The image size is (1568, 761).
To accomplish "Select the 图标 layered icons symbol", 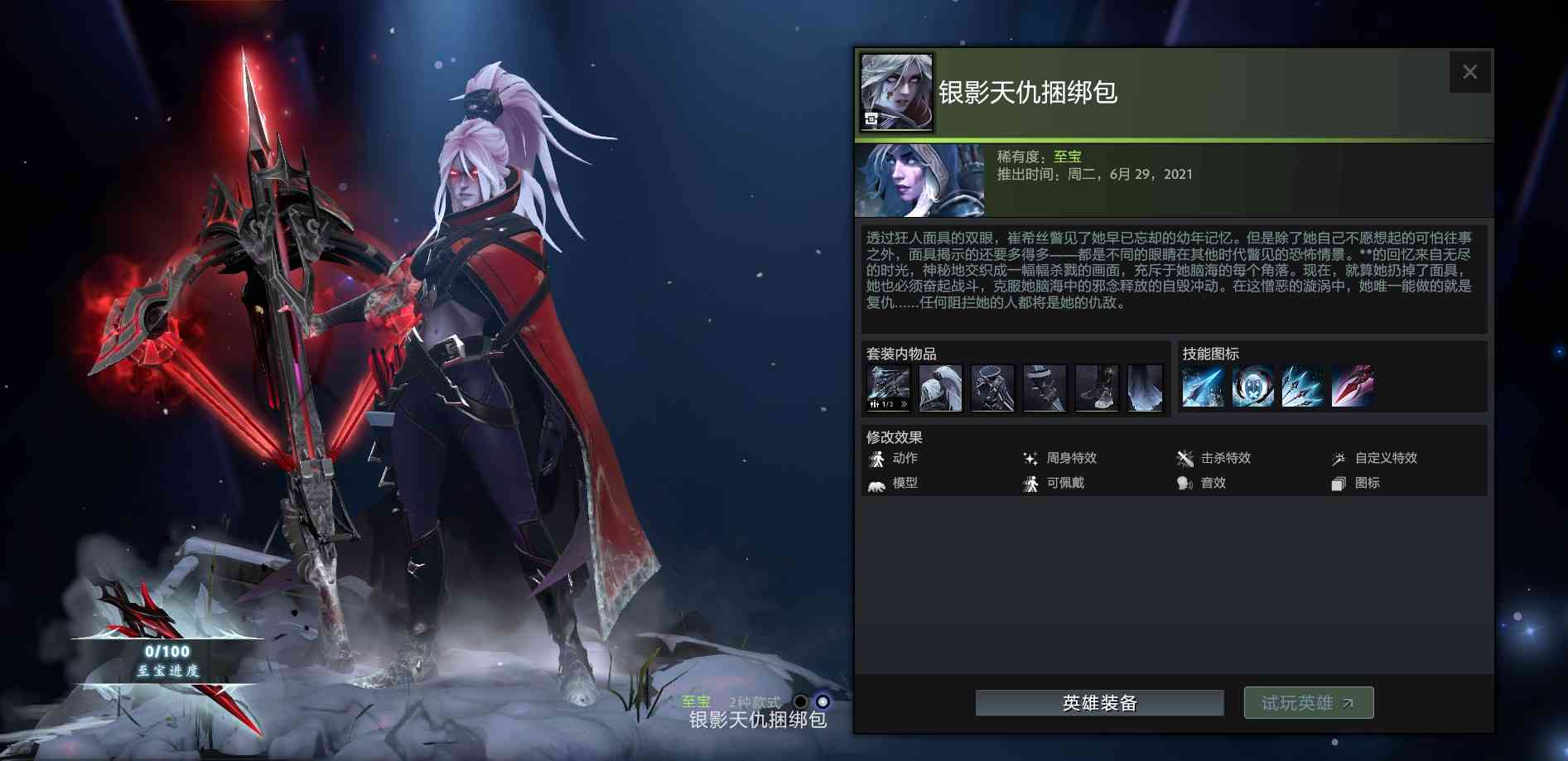I will coord(1339,483).
